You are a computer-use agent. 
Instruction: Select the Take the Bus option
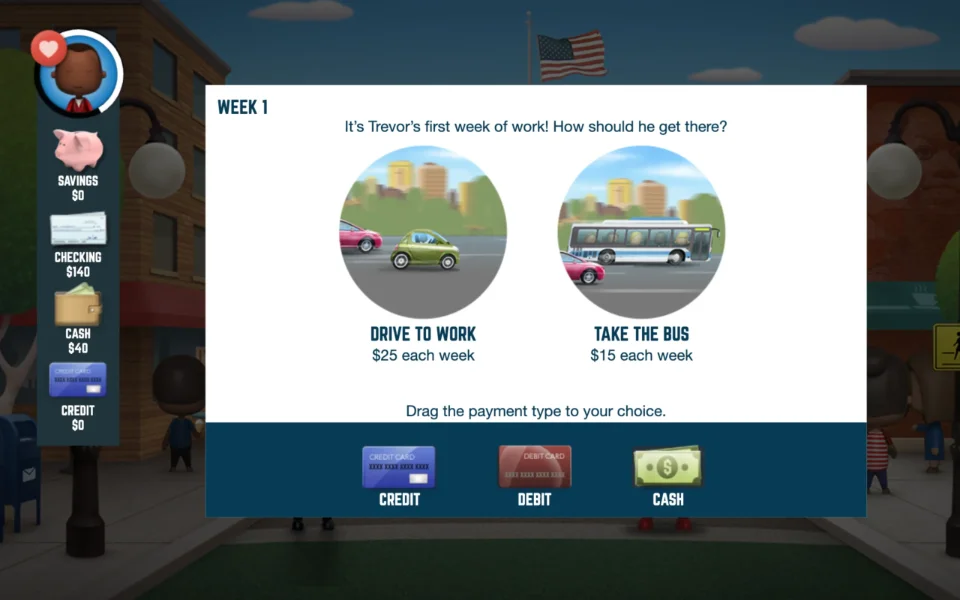(x=641, y=232)
